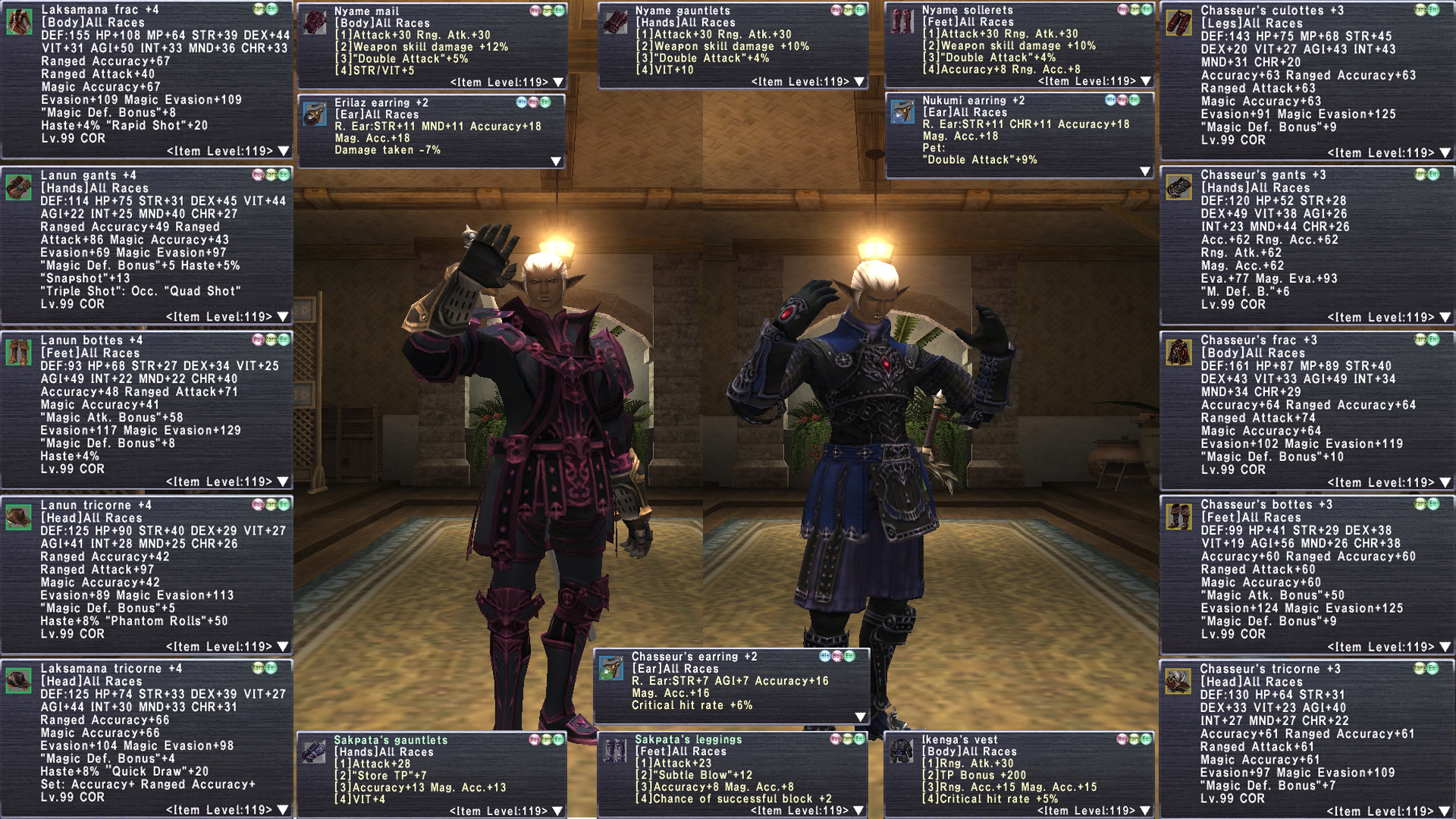Screen dimensions: 1456x819
Task: Select the Erilaz earring +2 icon
Action: coord(315,114)
